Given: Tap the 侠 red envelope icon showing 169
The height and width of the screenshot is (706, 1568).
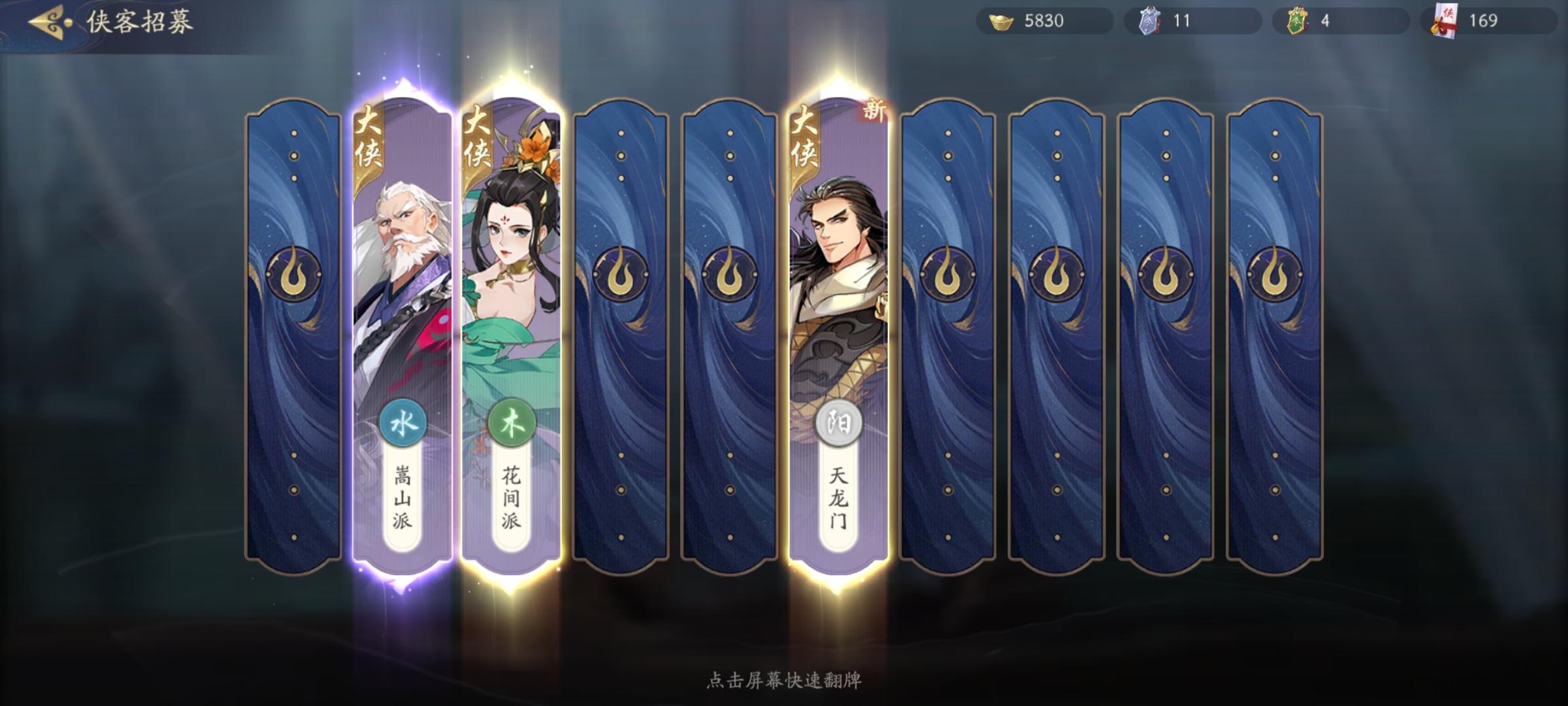Looking at the screenshot, I should 1444,20.
